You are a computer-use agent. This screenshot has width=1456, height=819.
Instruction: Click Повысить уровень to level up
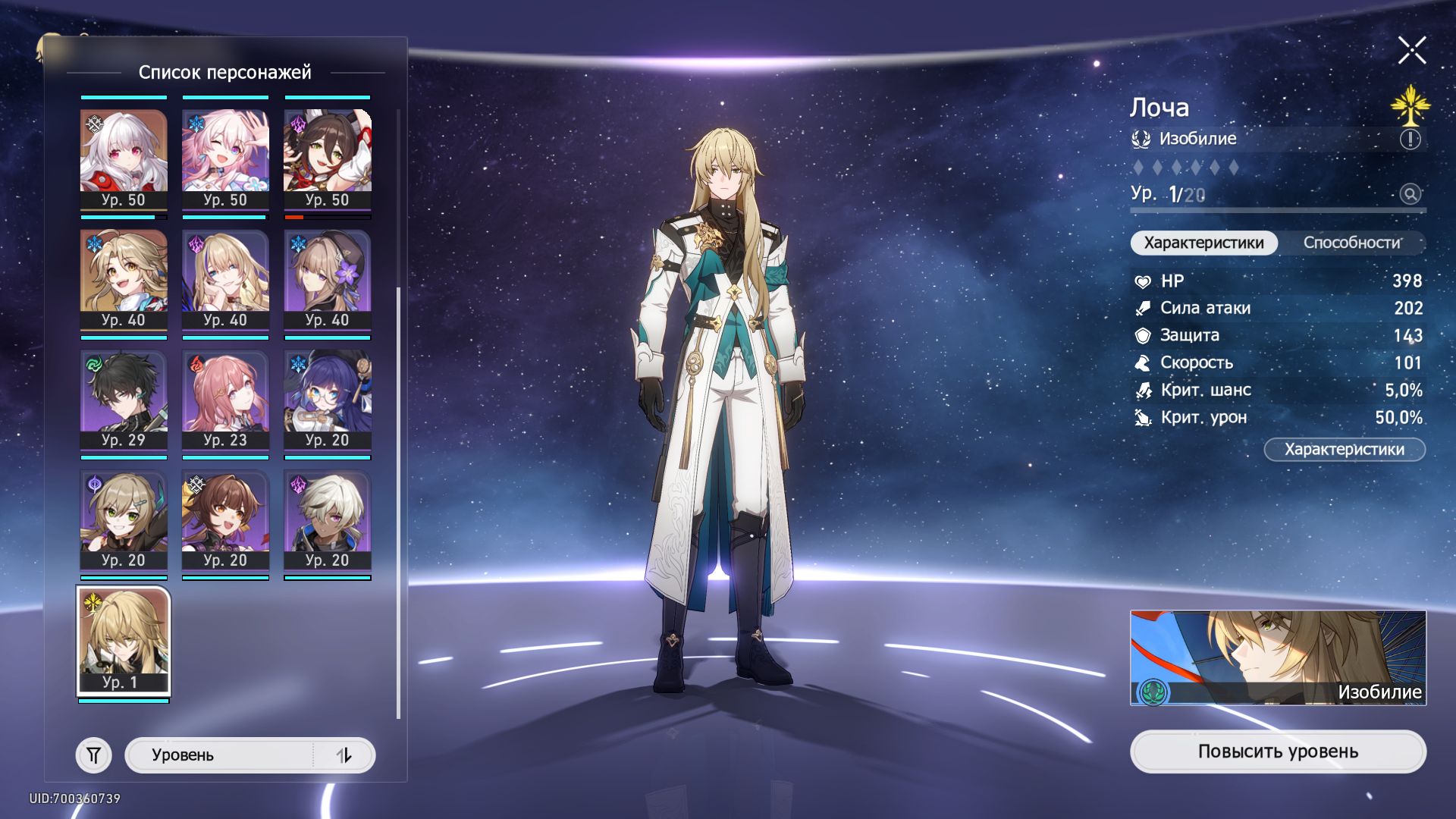point(1278,752)
